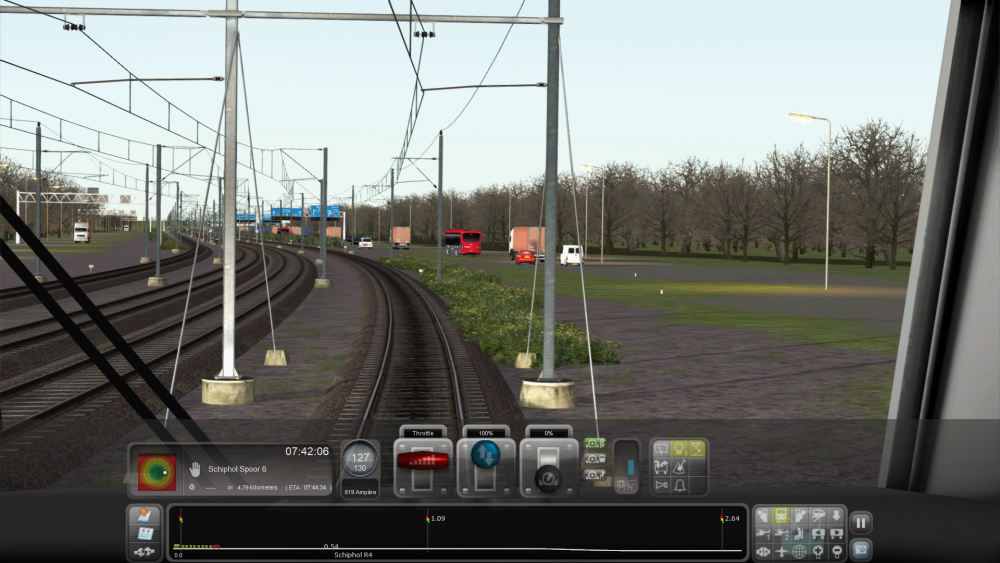This screenshot has width=1000, height=563.
Task: Pause the game
Action: (x=860, y=522)
